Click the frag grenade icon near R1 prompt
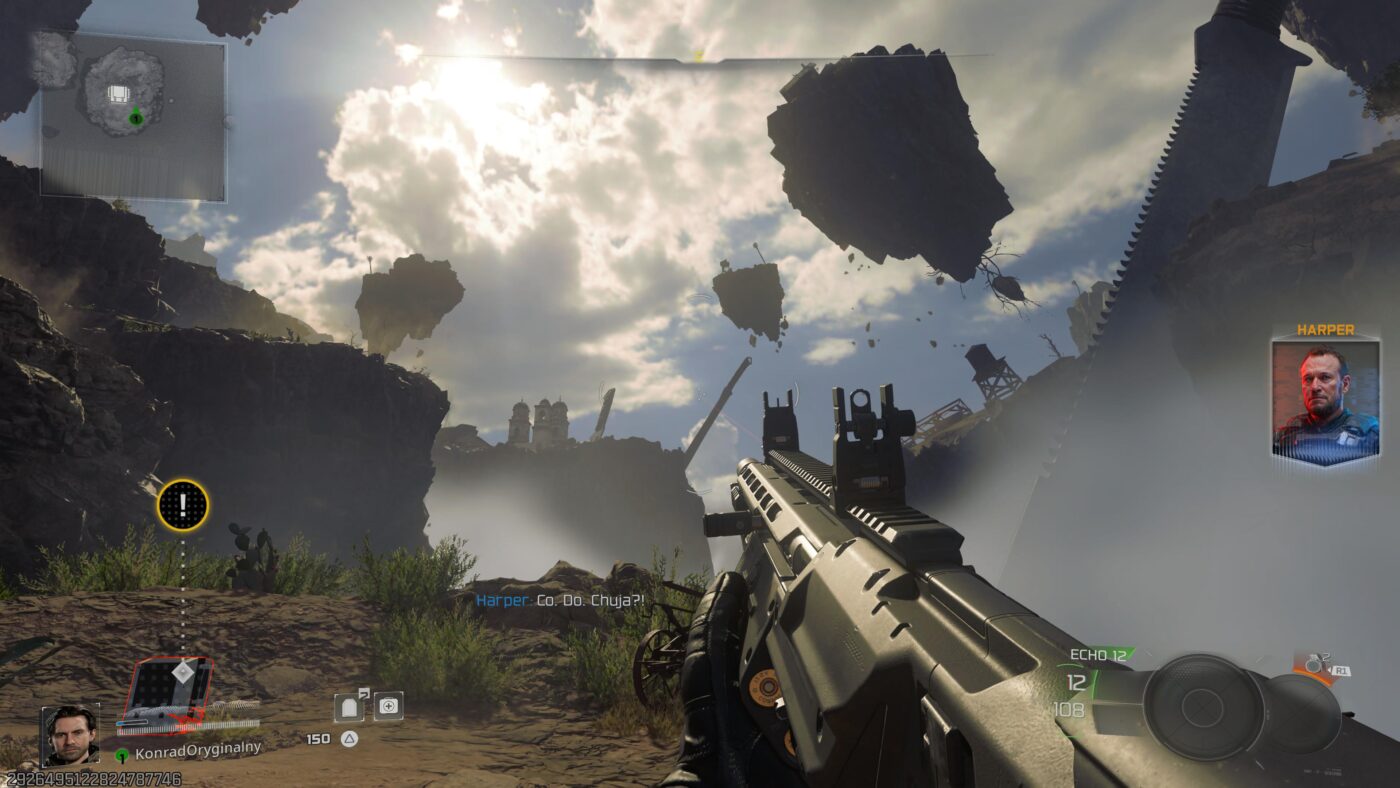 (x=1313, y=664)
